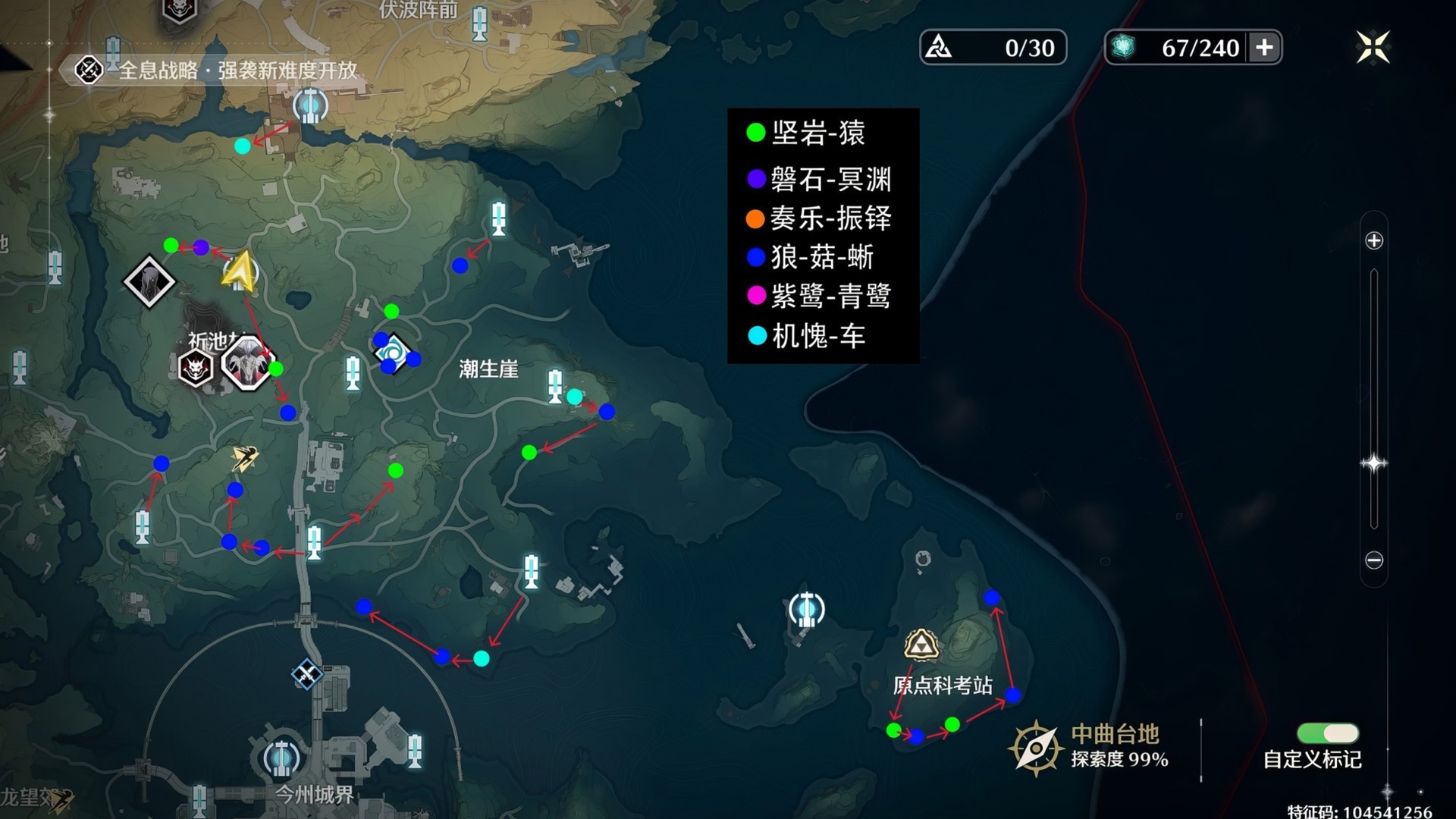1456x819 pixels.
Task: Click the zoom out minus button
Action: [1376, 559]
